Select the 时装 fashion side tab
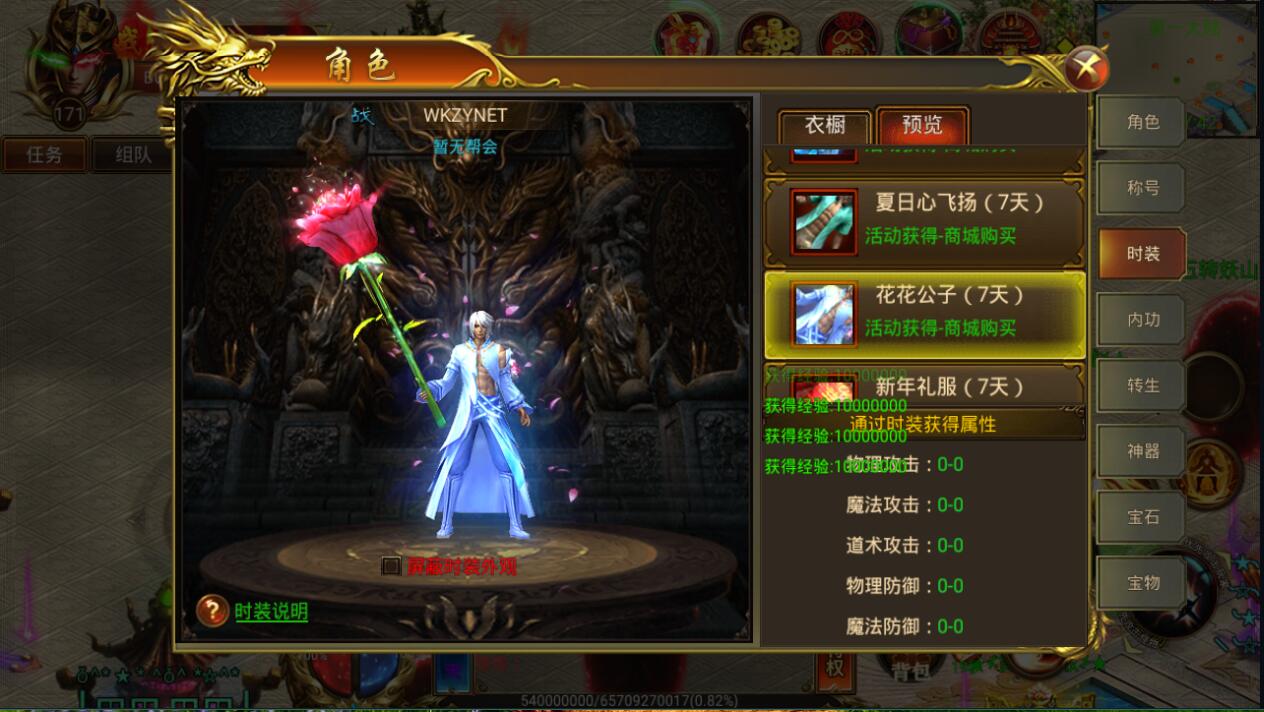The height and width of the screenshot is (712, 1264). (1142, 254)
